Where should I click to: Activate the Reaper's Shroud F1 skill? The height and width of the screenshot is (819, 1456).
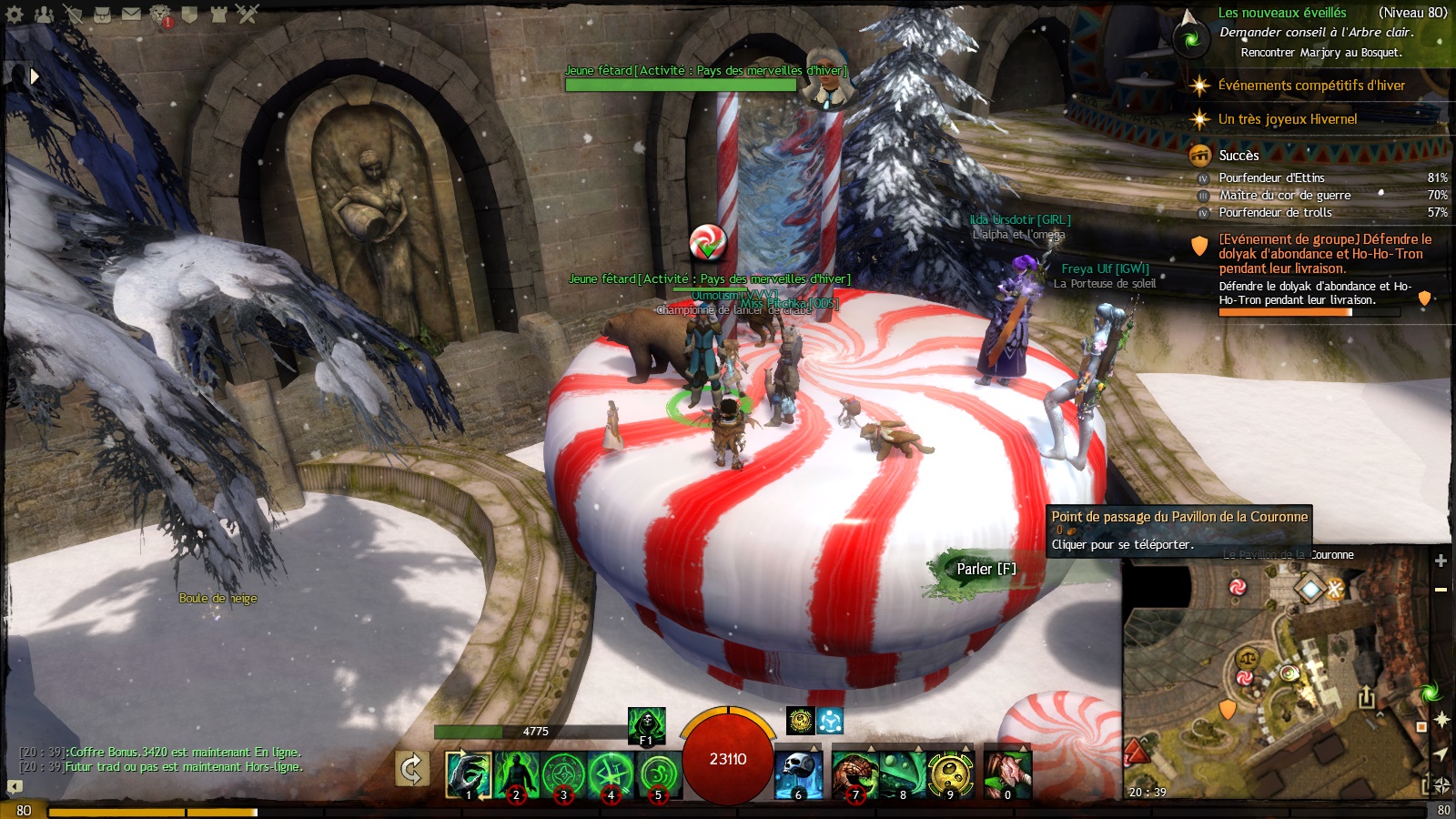coord(645,726)
